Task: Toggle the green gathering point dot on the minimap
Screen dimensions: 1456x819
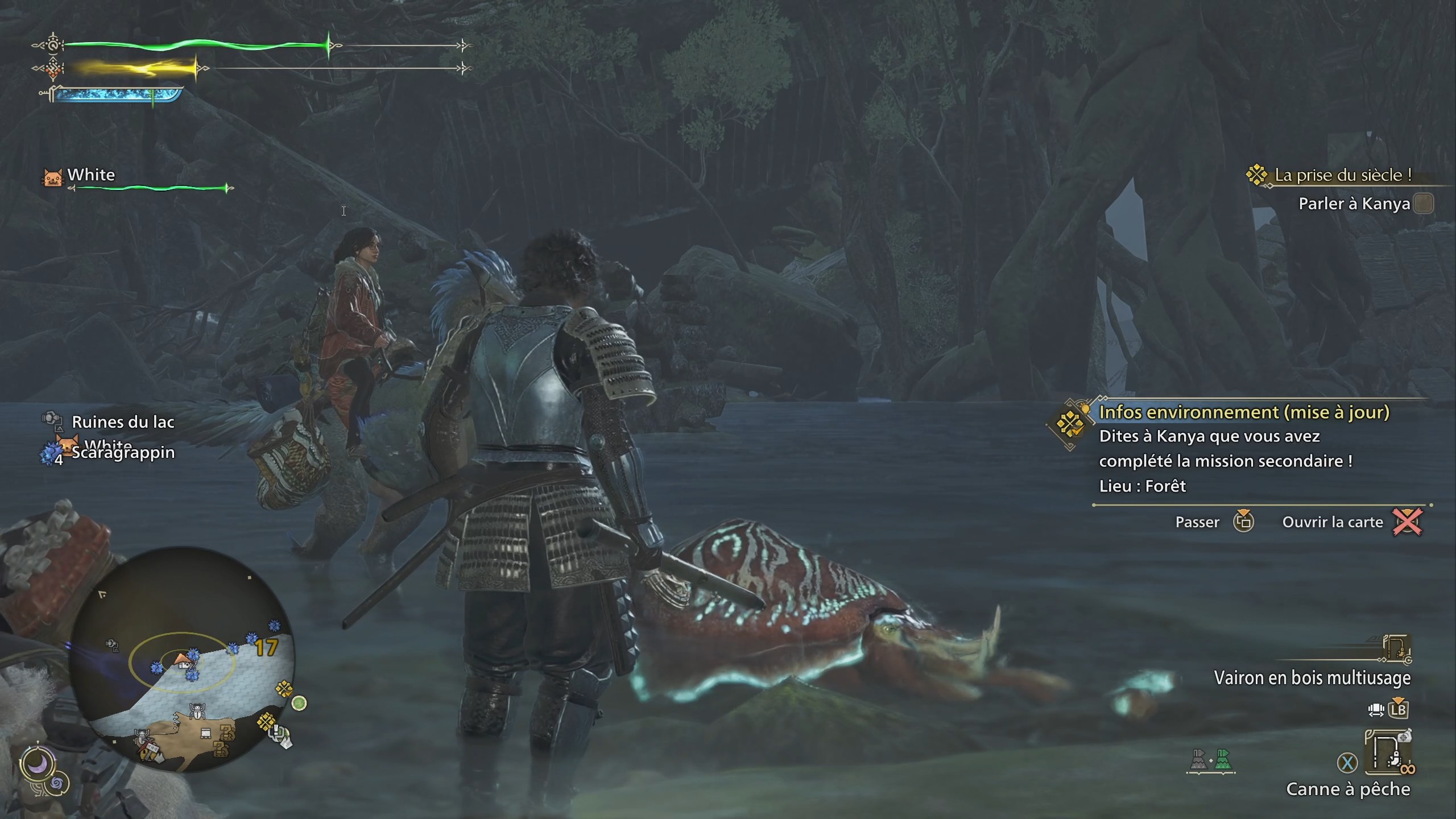Action: (299, 704)
